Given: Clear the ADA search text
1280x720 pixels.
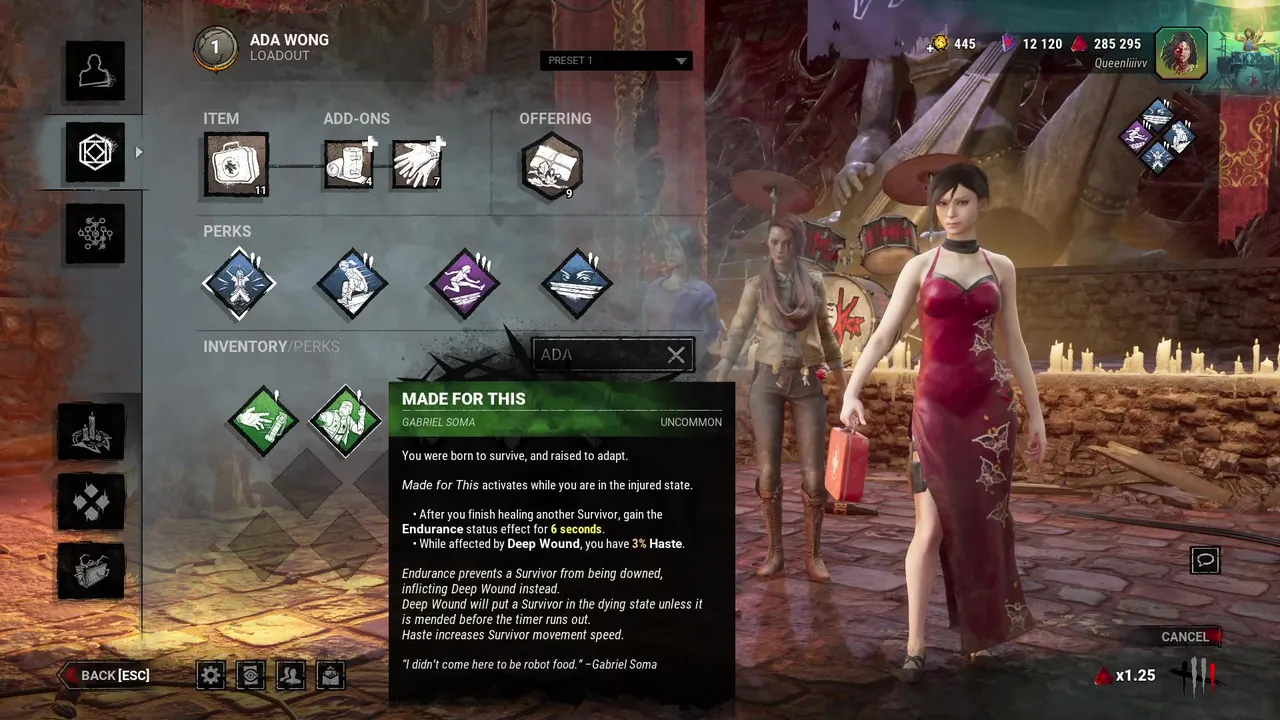Looking at the screenshot, I should coord(676,355).
